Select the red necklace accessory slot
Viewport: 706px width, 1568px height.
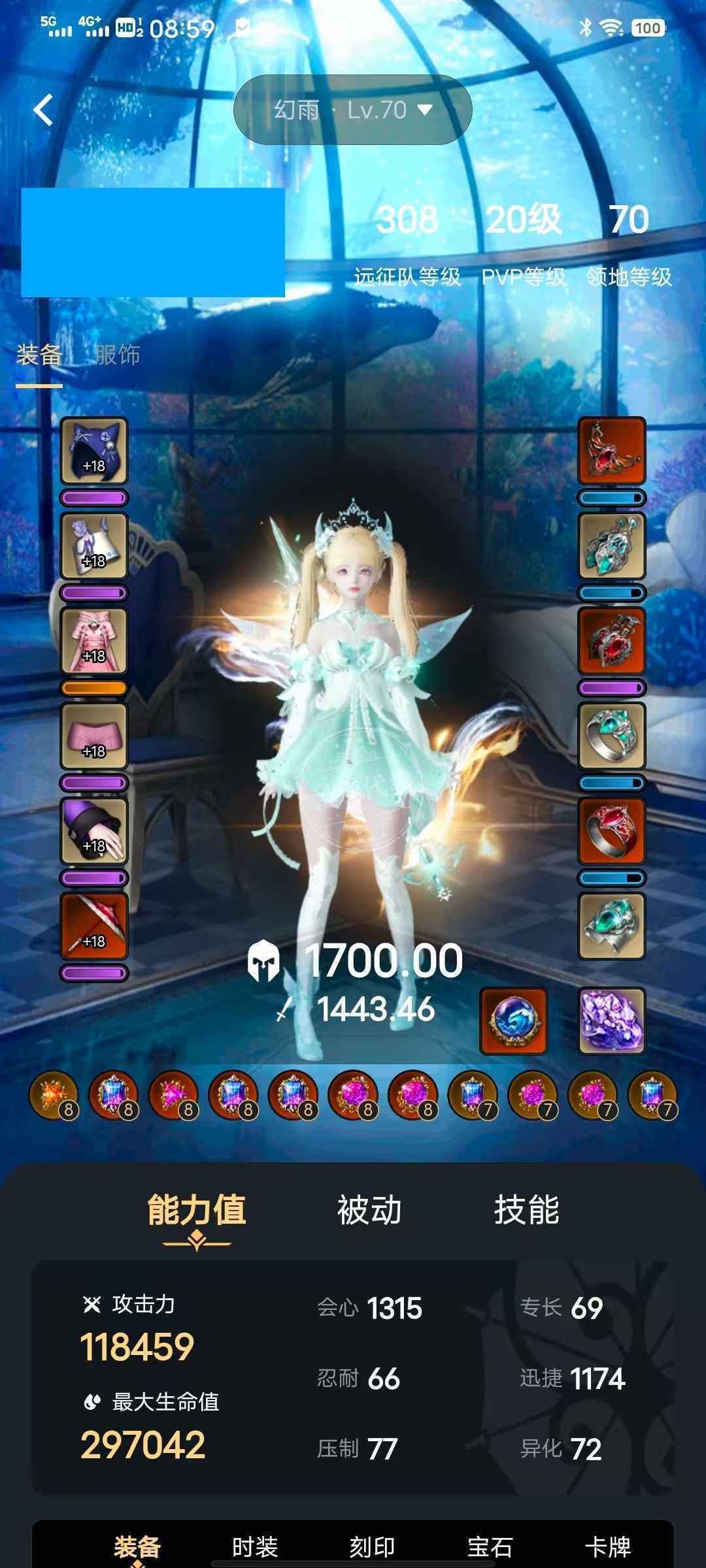[x=612, y=451]
